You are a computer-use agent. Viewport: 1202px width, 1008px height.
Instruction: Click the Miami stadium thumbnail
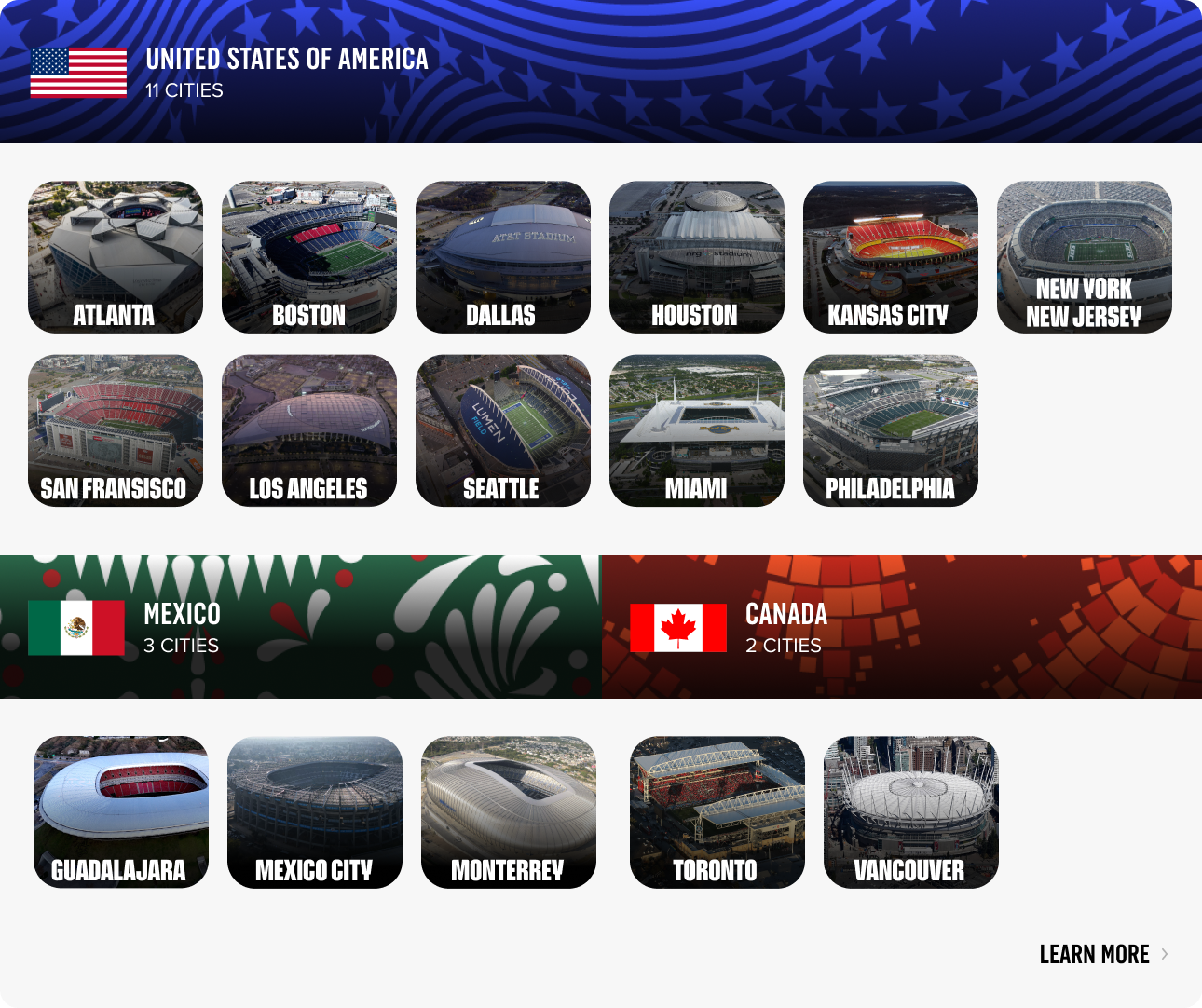point(697,429)
